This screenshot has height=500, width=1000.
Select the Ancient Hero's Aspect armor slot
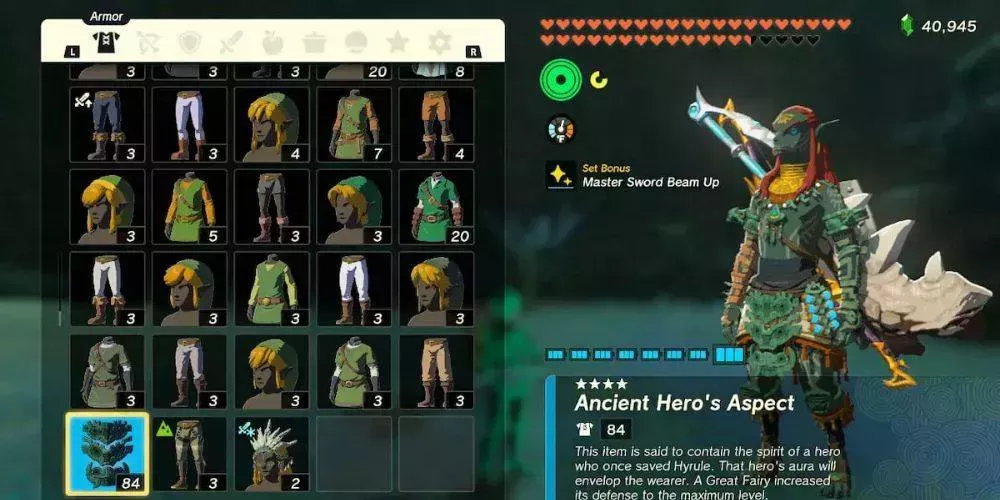(x=107, y=453)
